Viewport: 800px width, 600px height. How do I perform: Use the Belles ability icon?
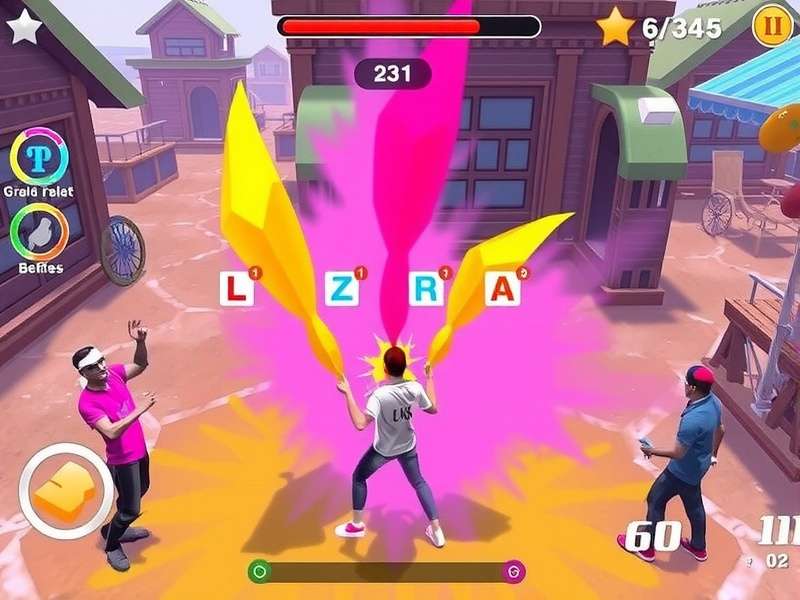tap(39, 232)
